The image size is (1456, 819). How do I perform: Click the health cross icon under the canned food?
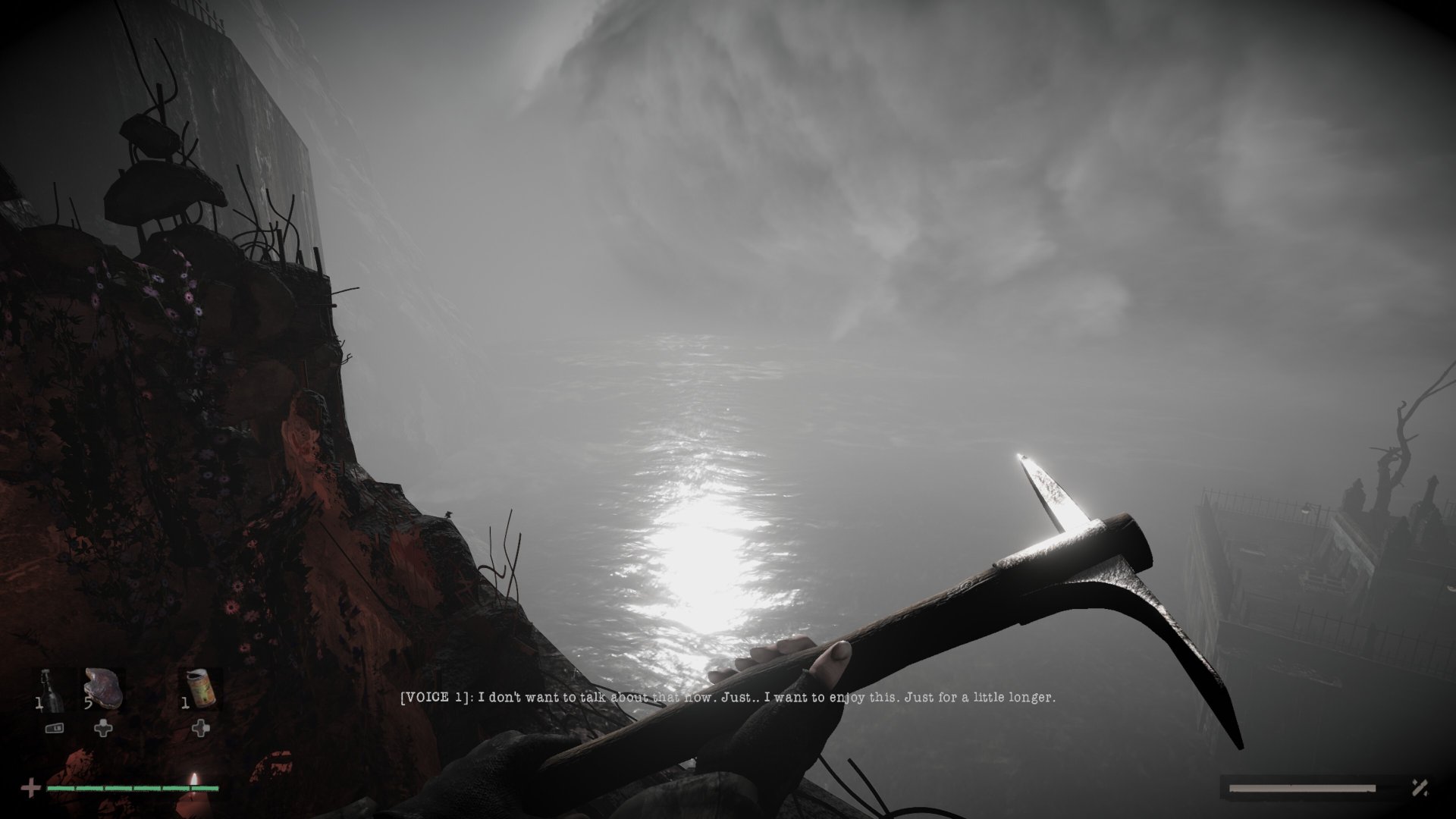tap(201, 728)
